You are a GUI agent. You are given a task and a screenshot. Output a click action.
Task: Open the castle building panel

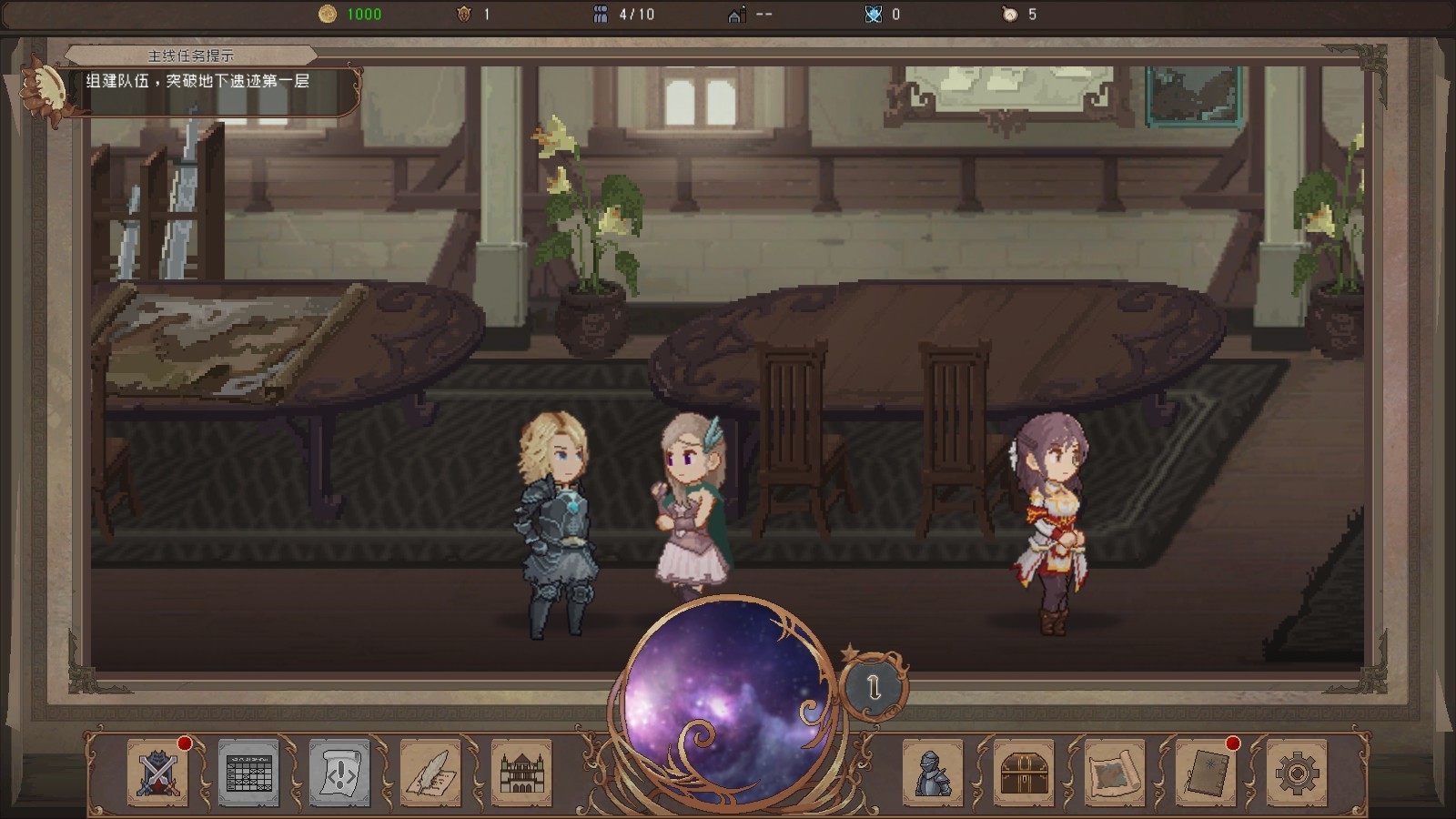(x=521, y=773)
